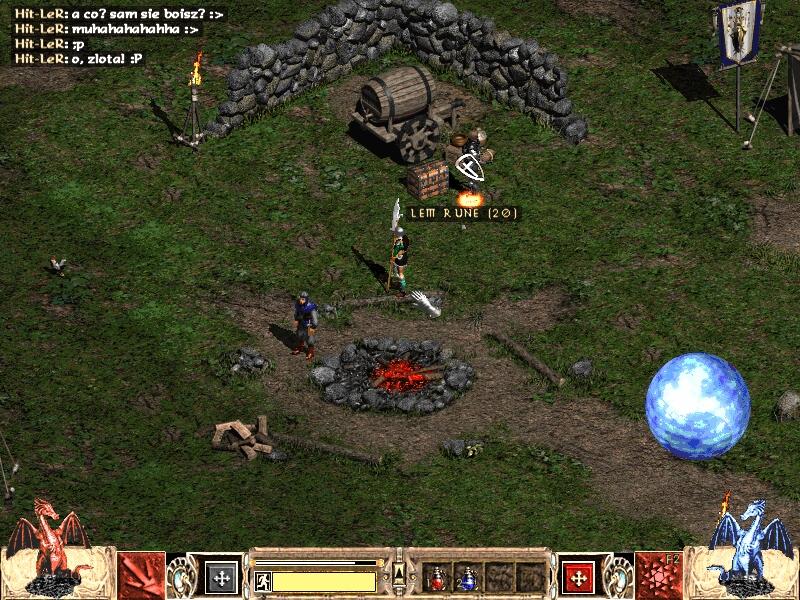Select the right-click skill icon marked F2

(661, 574)
